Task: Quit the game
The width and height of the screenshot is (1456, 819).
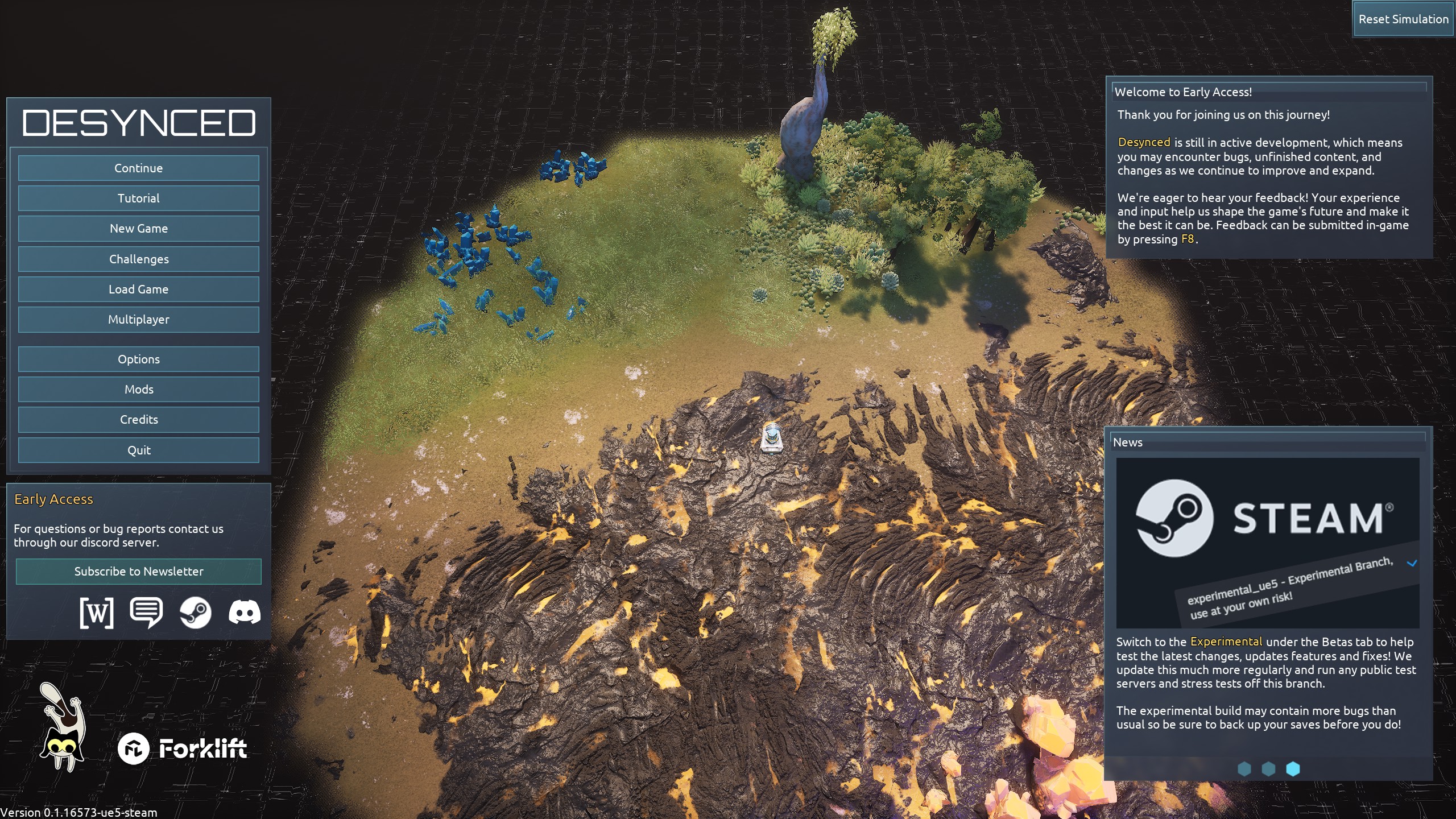Action: [x=138, y=450]
